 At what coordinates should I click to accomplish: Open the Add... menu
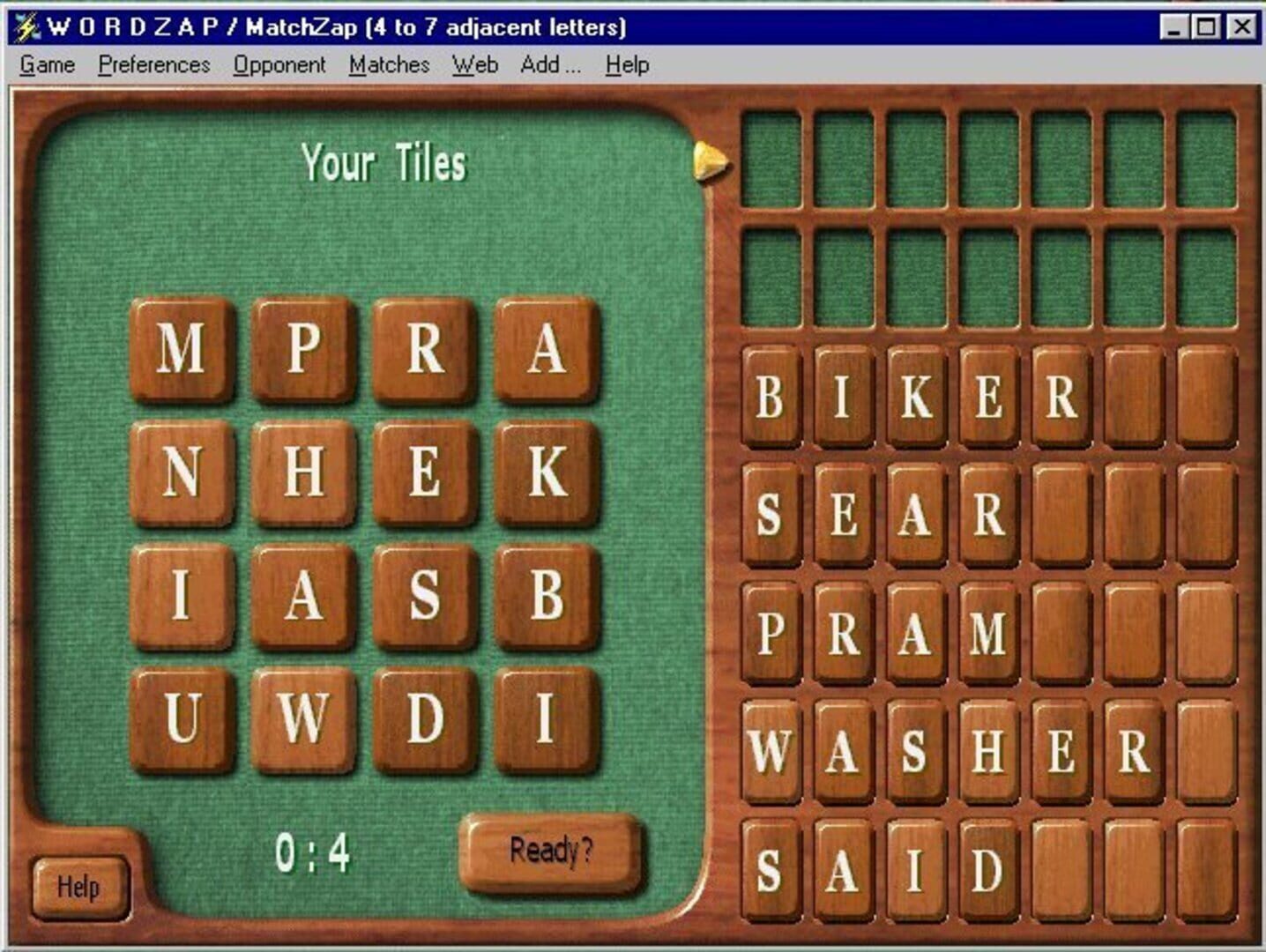[549, 64]
